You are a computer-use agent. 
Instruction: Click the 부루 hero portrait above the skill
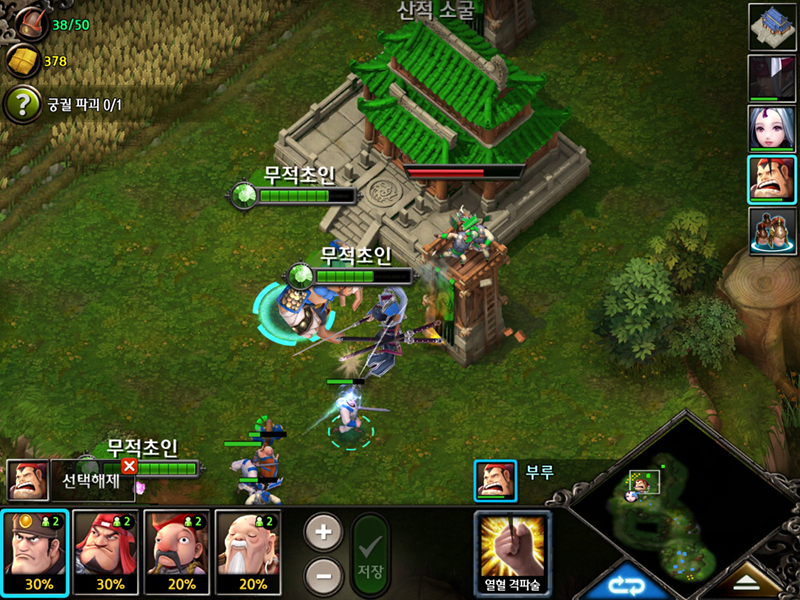coord(495,479)
